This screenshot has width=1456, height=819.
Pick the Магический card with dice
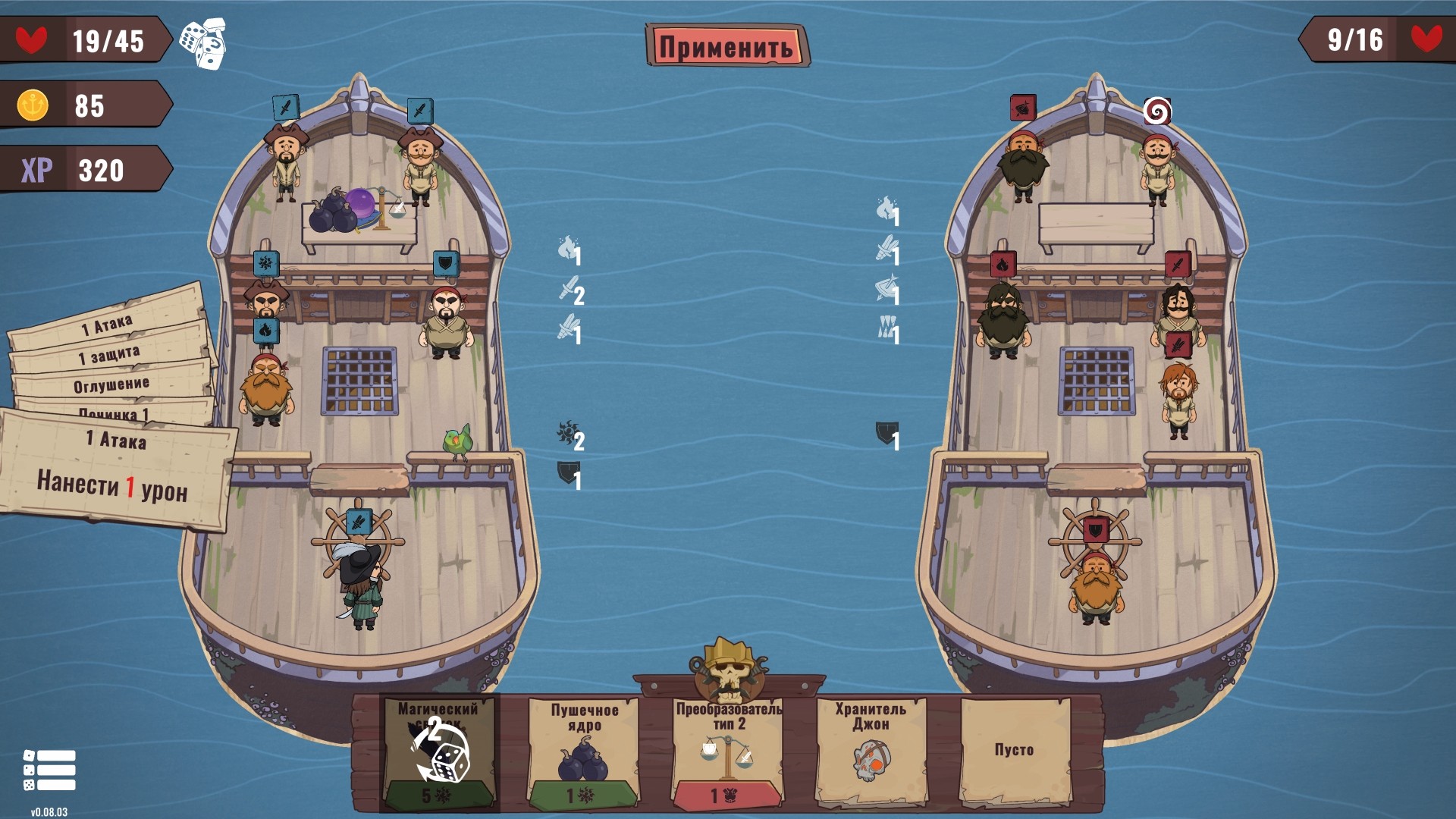440,752
